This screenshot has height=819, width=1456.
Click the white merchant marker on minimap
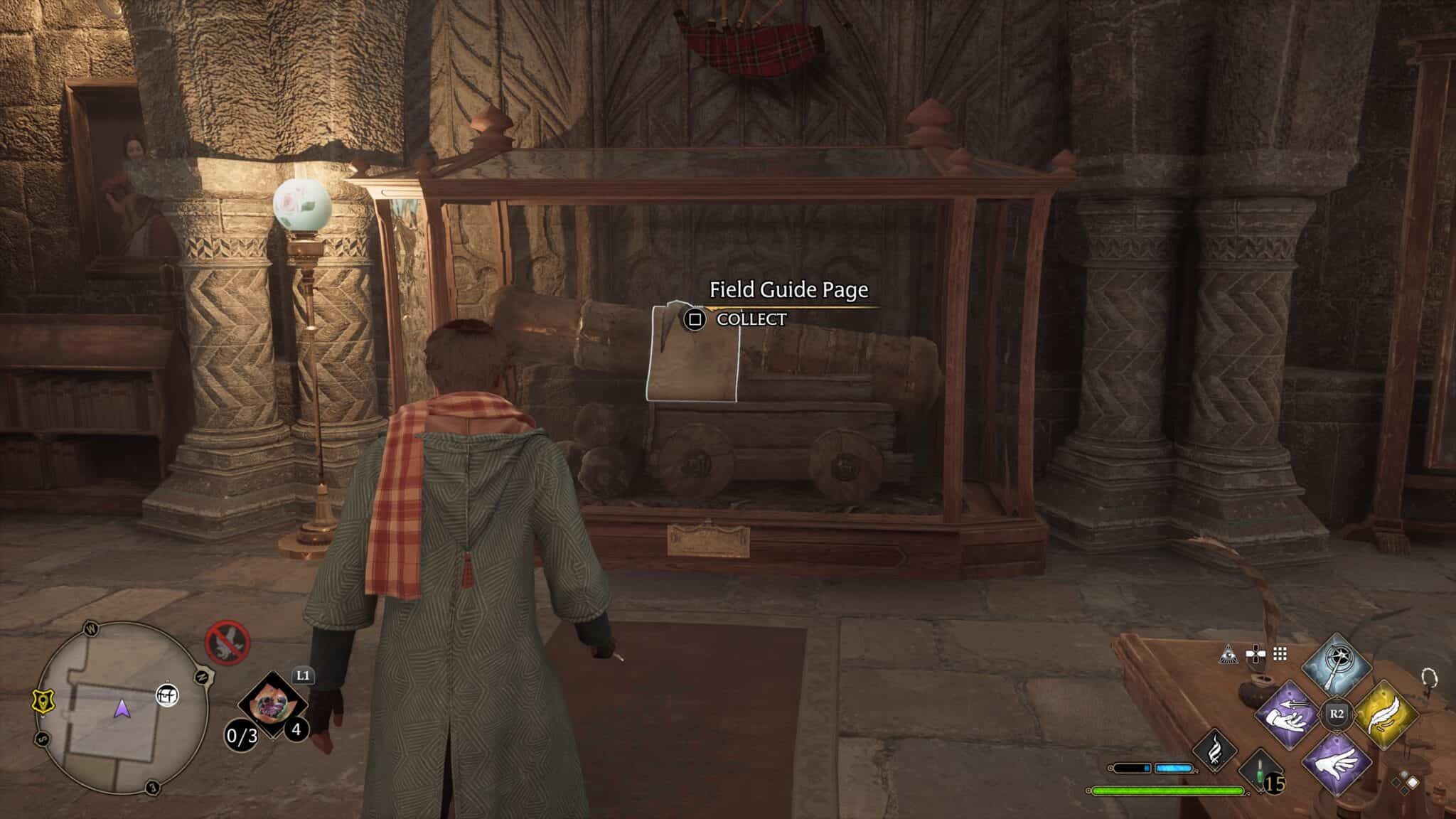(168, 695)
